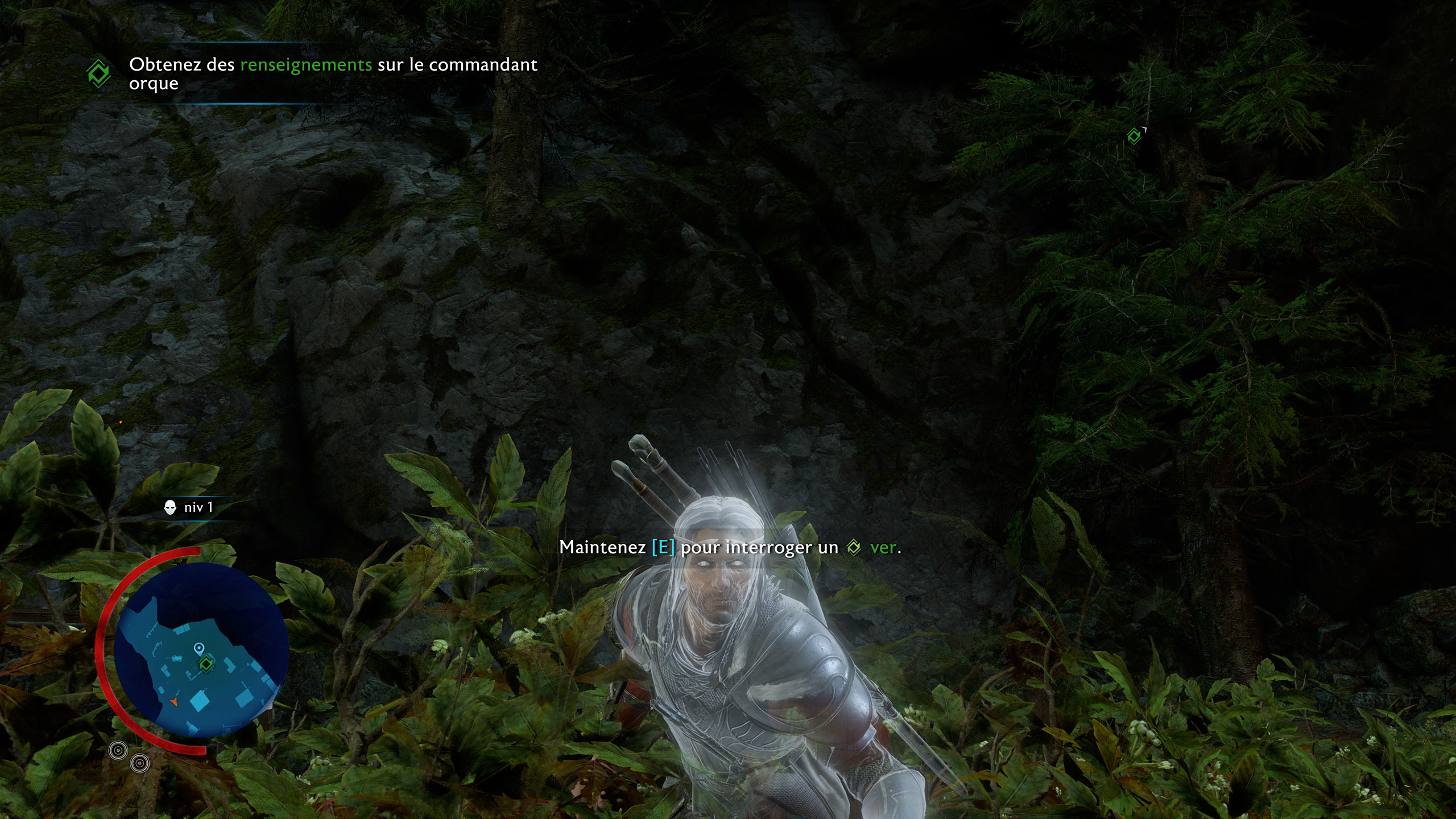
Task: Click the green waypoint marker in the trees
Action: [x=1134, y=136]
